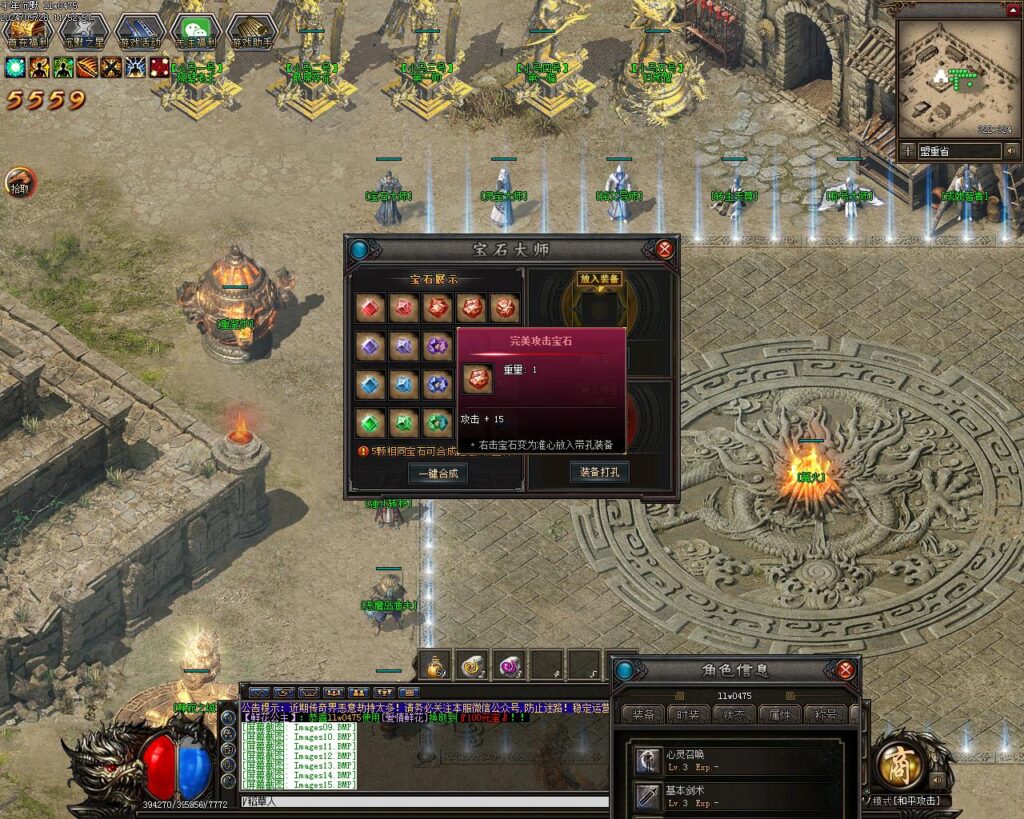This screenshot has width=1024, height=819.
Task: Select the basic purple gem in the gem grid
Action: click(x=370, y=346)
